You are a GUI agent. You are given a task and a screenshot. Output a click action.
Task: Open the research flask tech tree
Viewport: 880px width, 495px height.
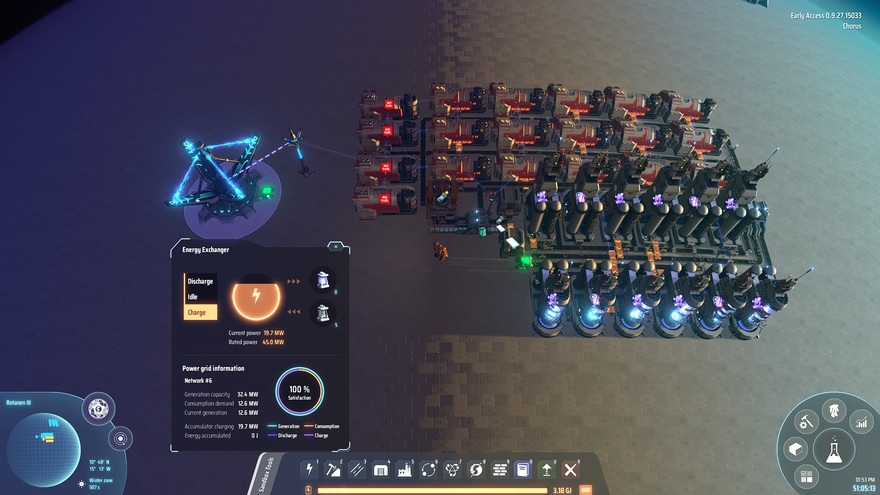point(833,450)
